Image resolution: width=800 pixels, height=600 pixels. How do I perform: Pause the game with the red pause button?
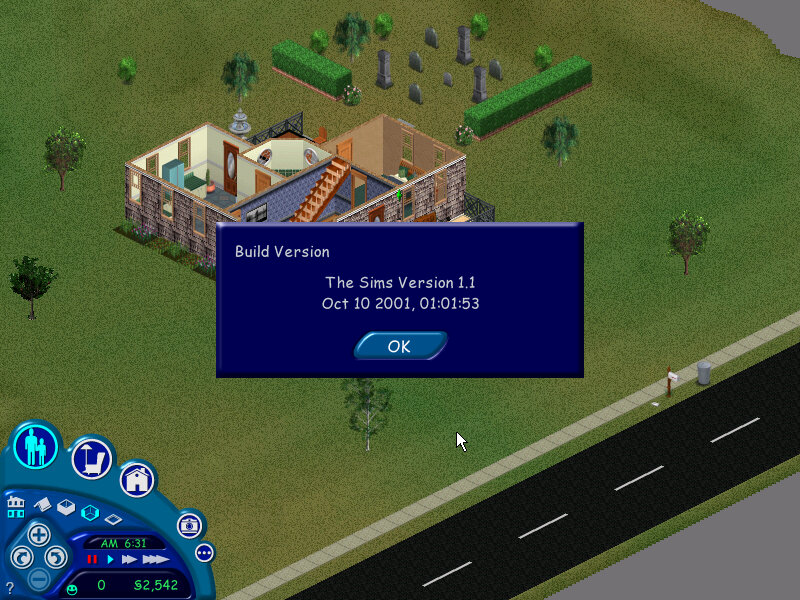coord(92,559)
